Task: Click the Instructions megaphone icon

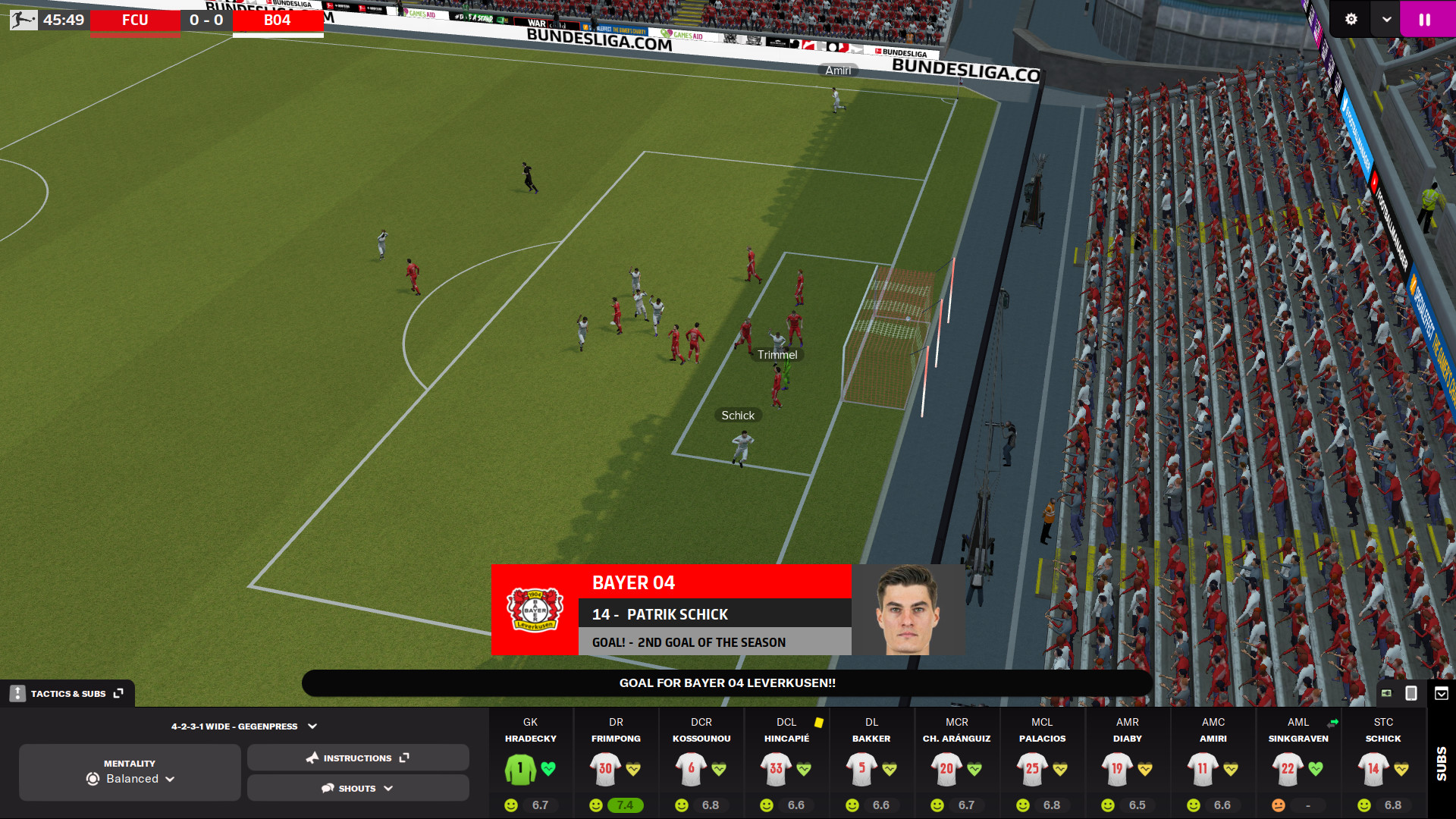Action: [x=313, y=758]
